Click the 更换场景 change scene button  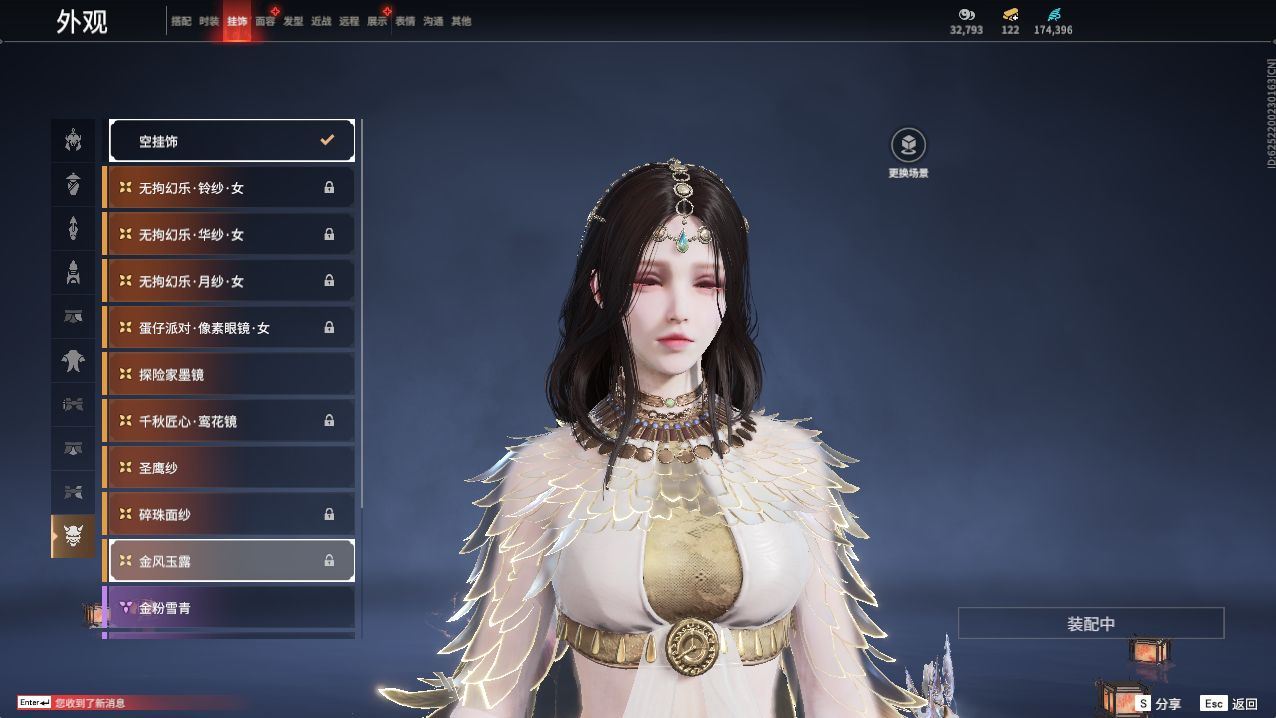(x=908, y=146)
